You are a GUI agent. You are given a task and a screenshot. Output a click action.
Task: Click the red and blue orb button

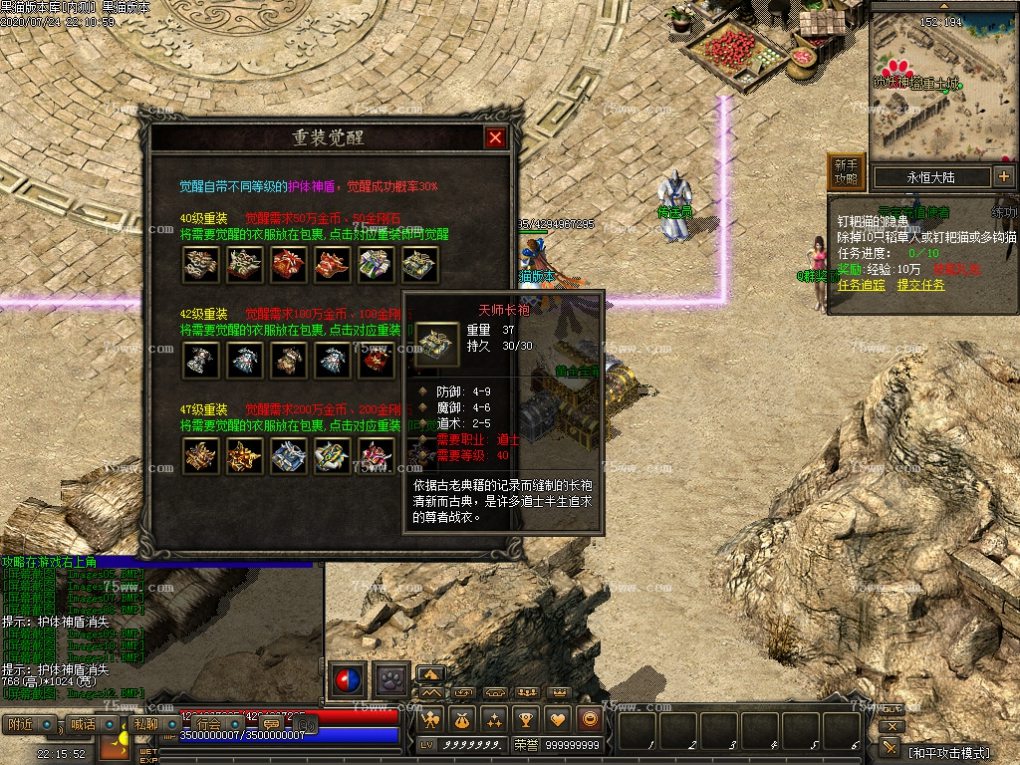click(x=347, y=680)
